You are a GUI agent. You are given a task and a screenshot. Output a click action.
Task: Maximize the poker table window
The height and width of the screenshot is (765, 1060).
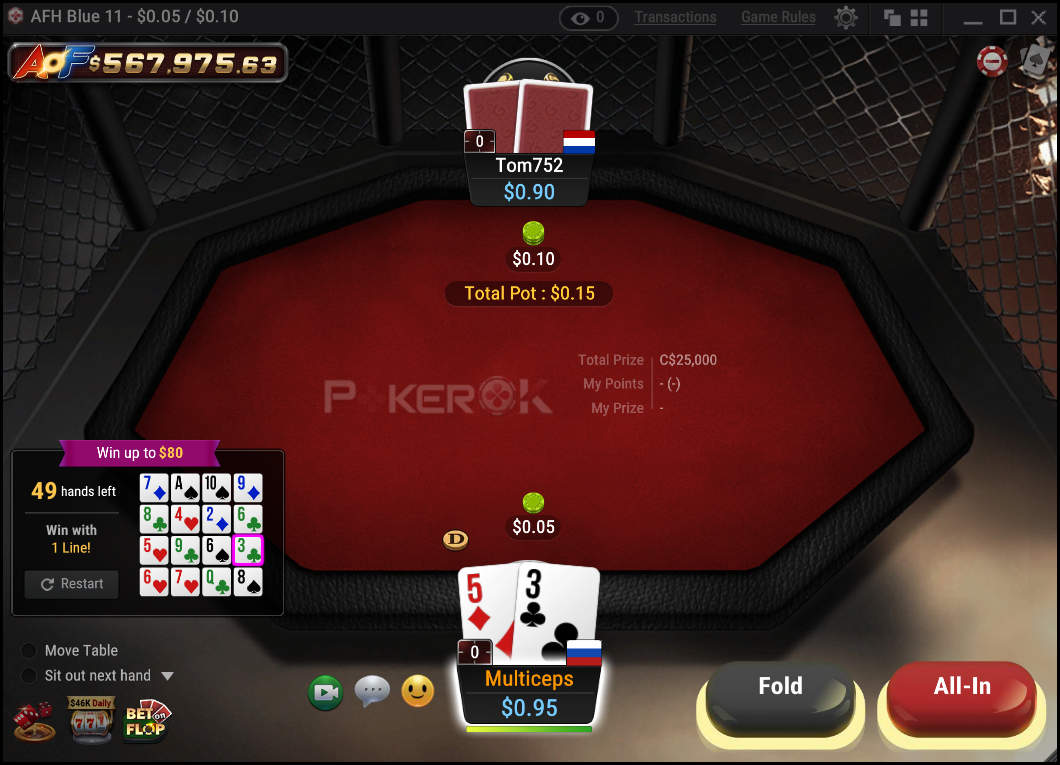pyautogui.click(x=1008, y=17)
